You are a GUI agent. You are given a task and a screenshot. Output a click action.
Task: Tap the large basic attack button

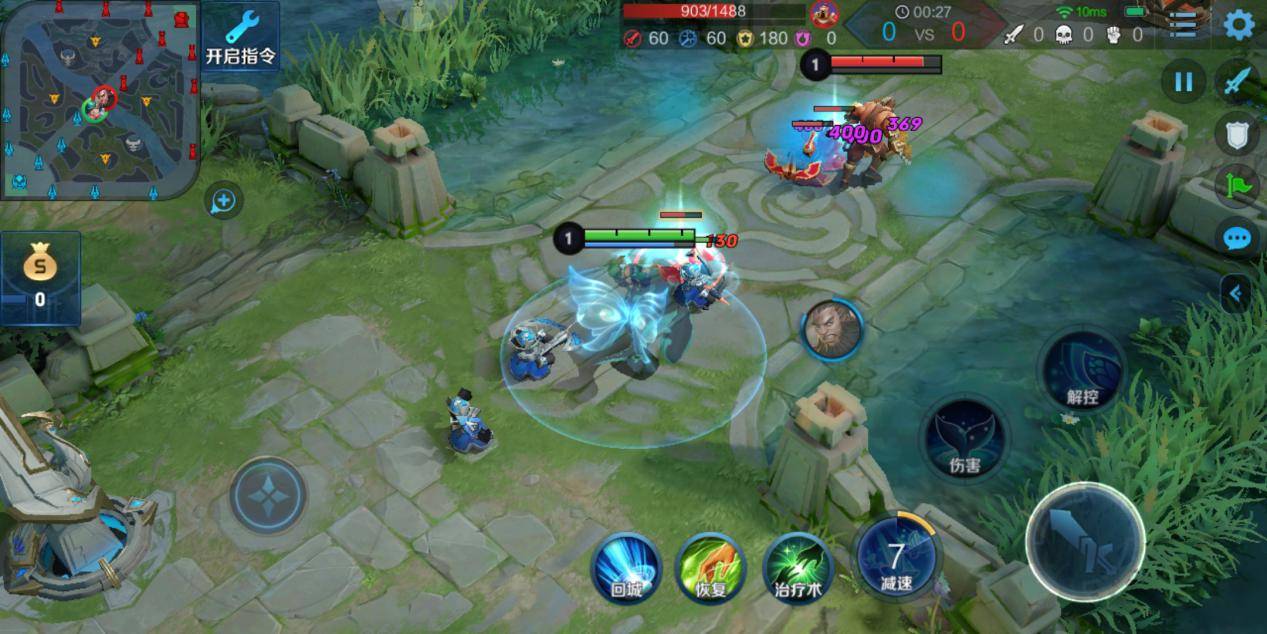click(1085, 541)
